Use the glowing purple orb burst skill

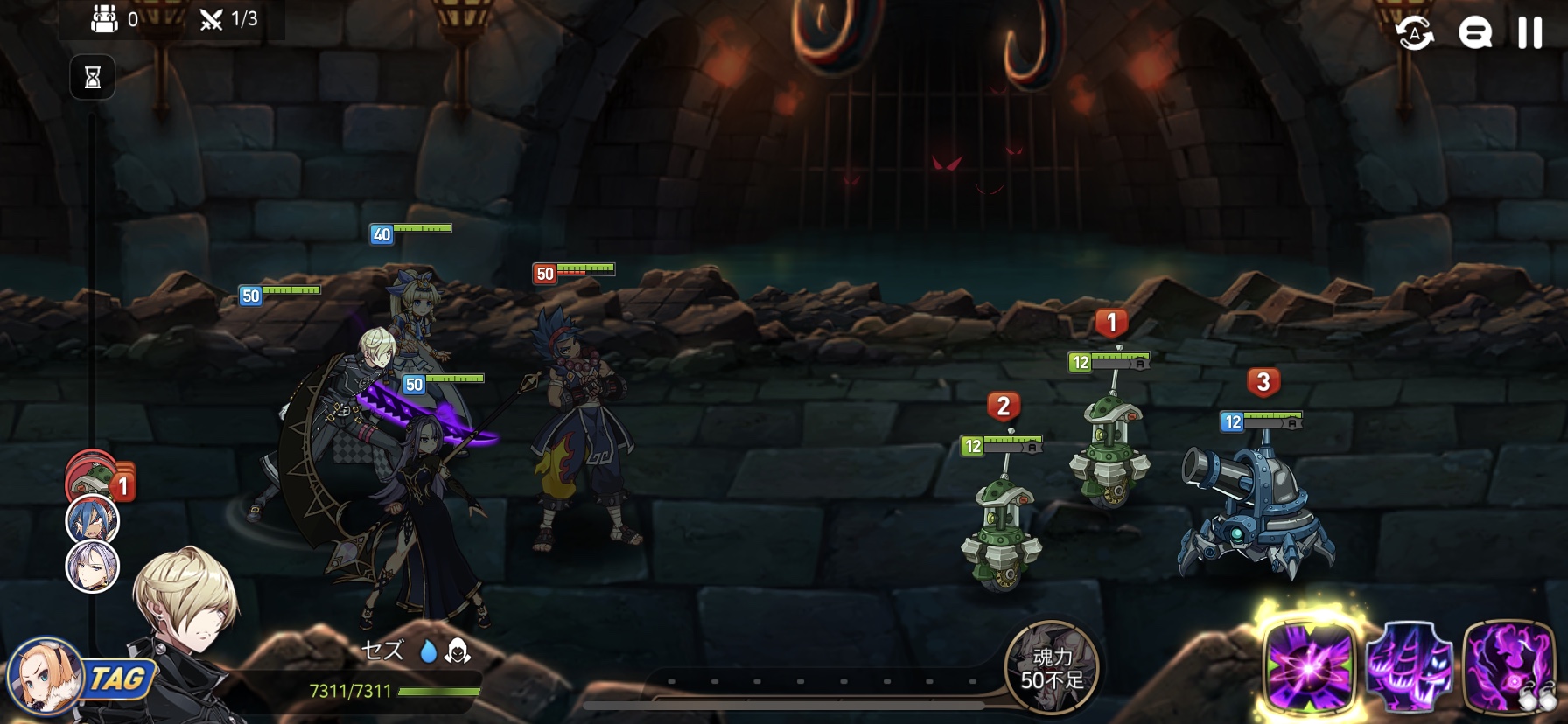[1309, 669]
